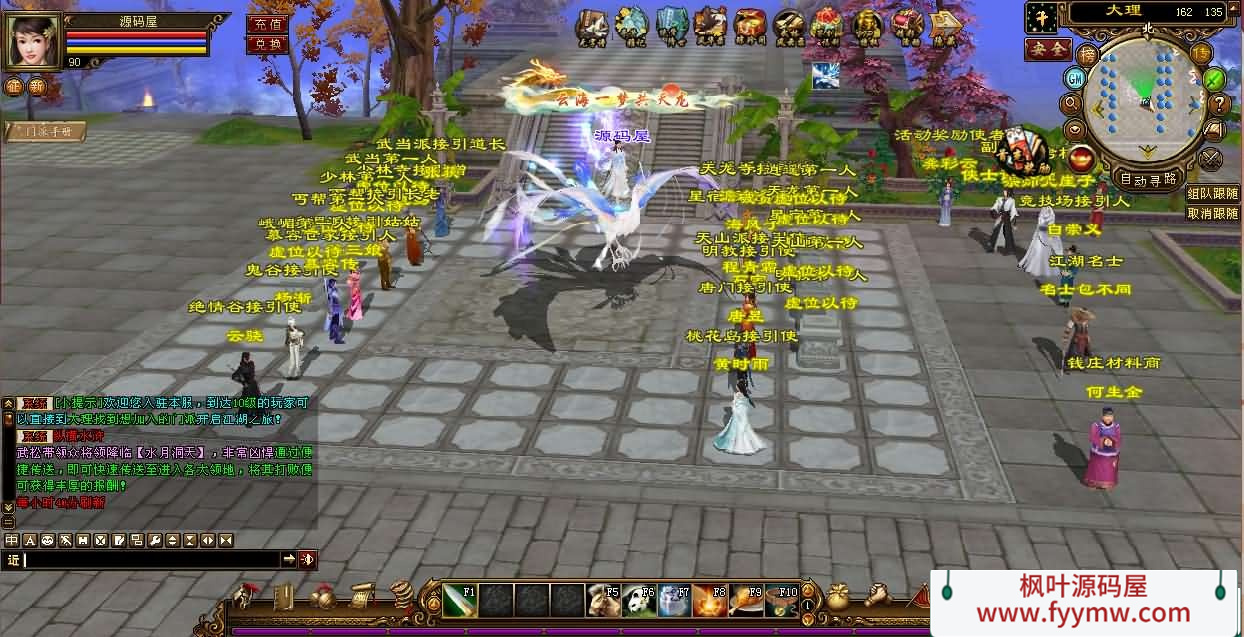Focus the chat input field
Viewport: 1244px width, 637px height.
(x=150, y=559)
